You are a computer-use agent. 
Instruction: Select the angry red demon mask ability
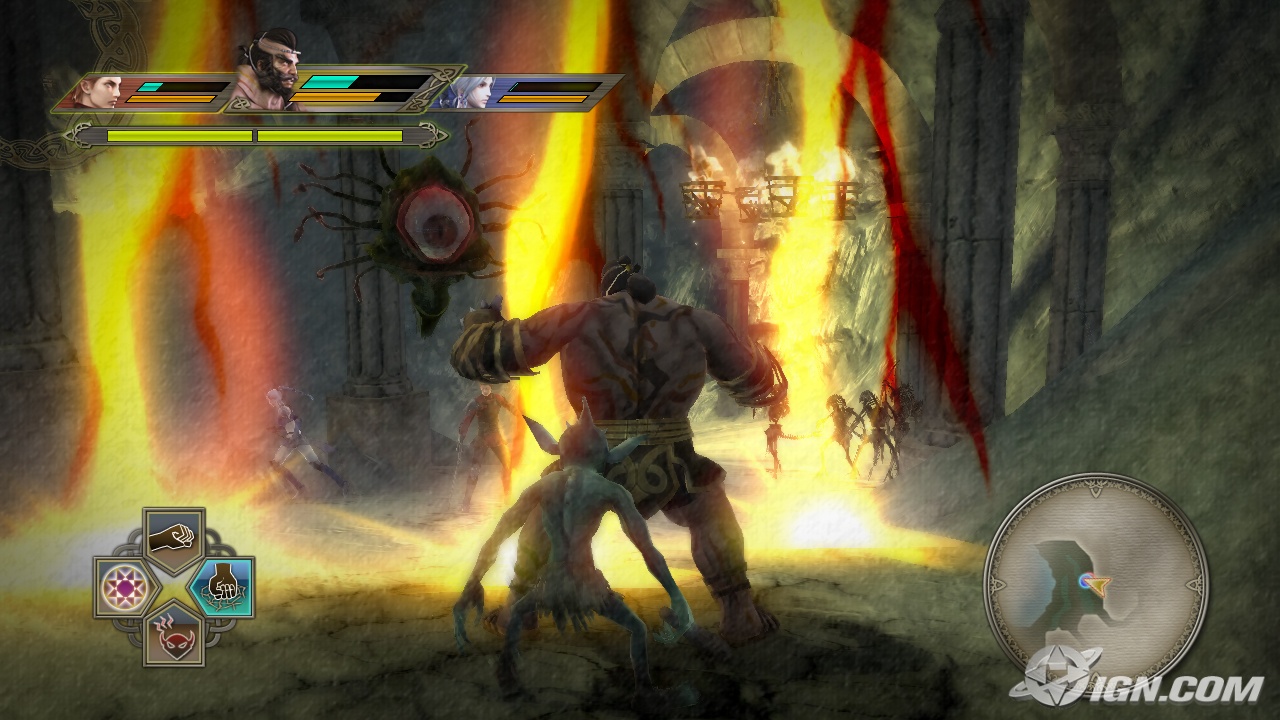point(174,634)
